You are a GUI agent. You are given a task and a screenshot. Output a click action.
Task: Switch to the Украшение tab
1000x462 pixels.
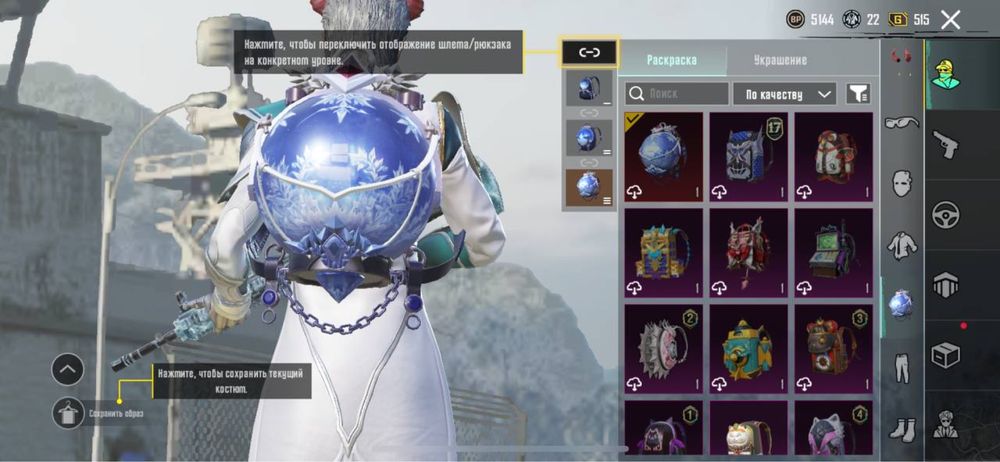(x=780, y=60)
